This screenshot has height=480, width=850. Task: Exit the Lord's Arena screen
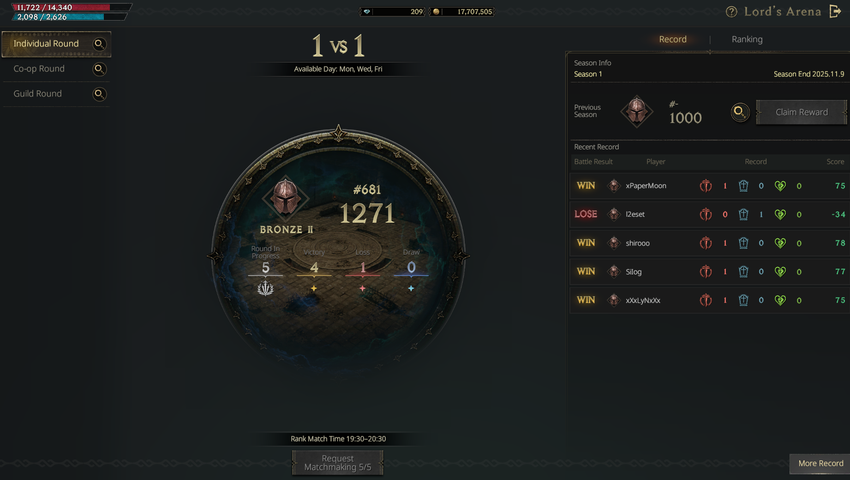point(836,12)
